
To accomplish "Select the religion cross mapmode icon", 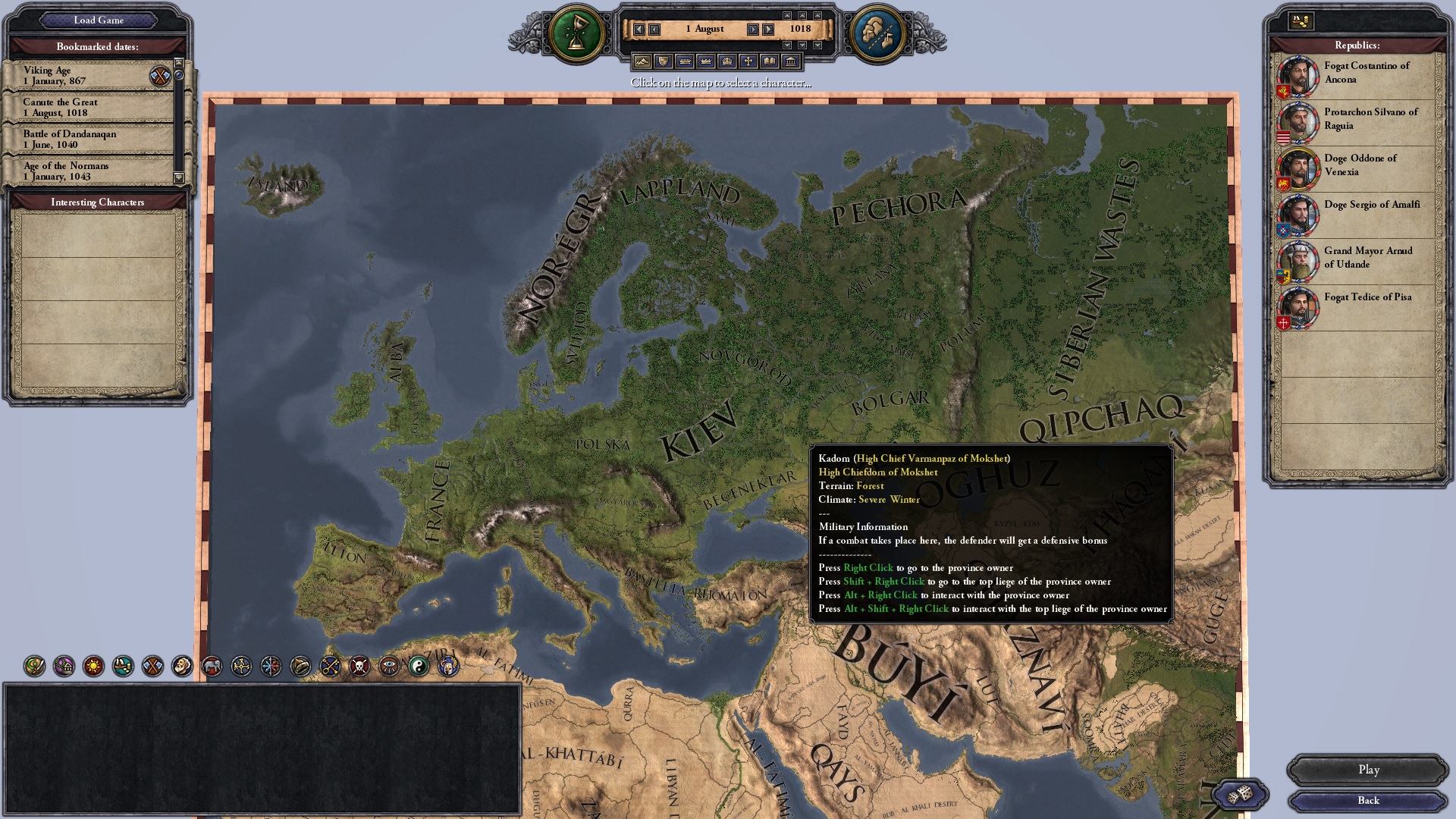I will coord(749,61).
